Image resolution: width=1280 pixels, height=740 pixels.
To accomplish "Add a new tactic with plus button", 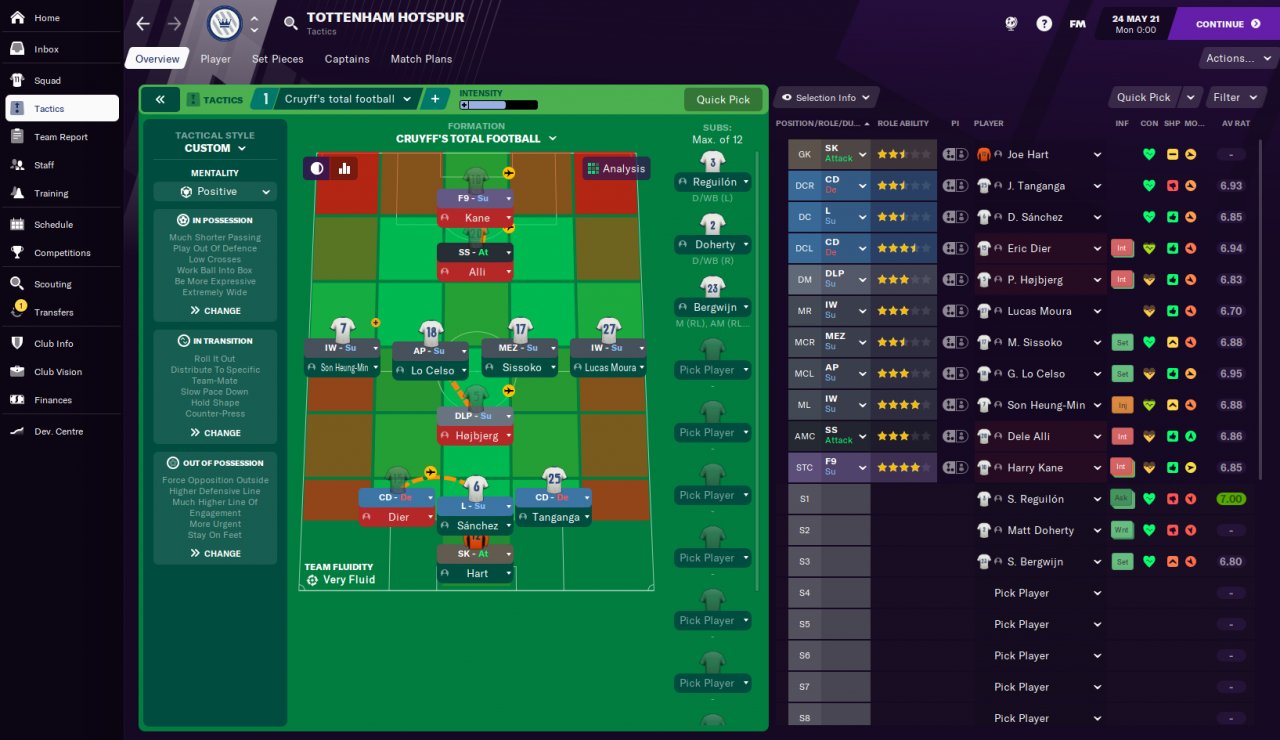I will click(x=435, y=99).
